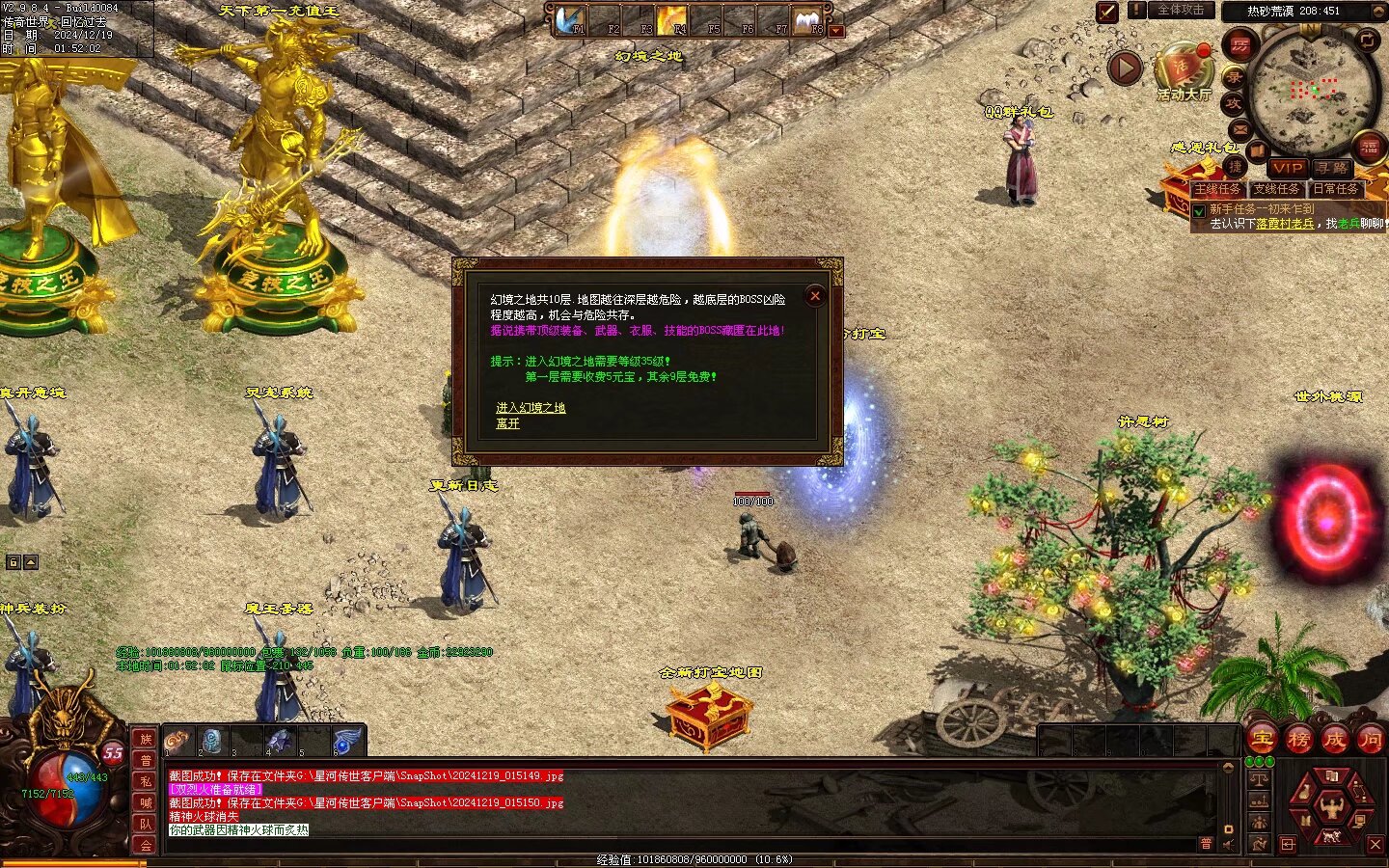Show the 榜 rankings button
The image size is (1389, 868).
[x=1297, y=740]
